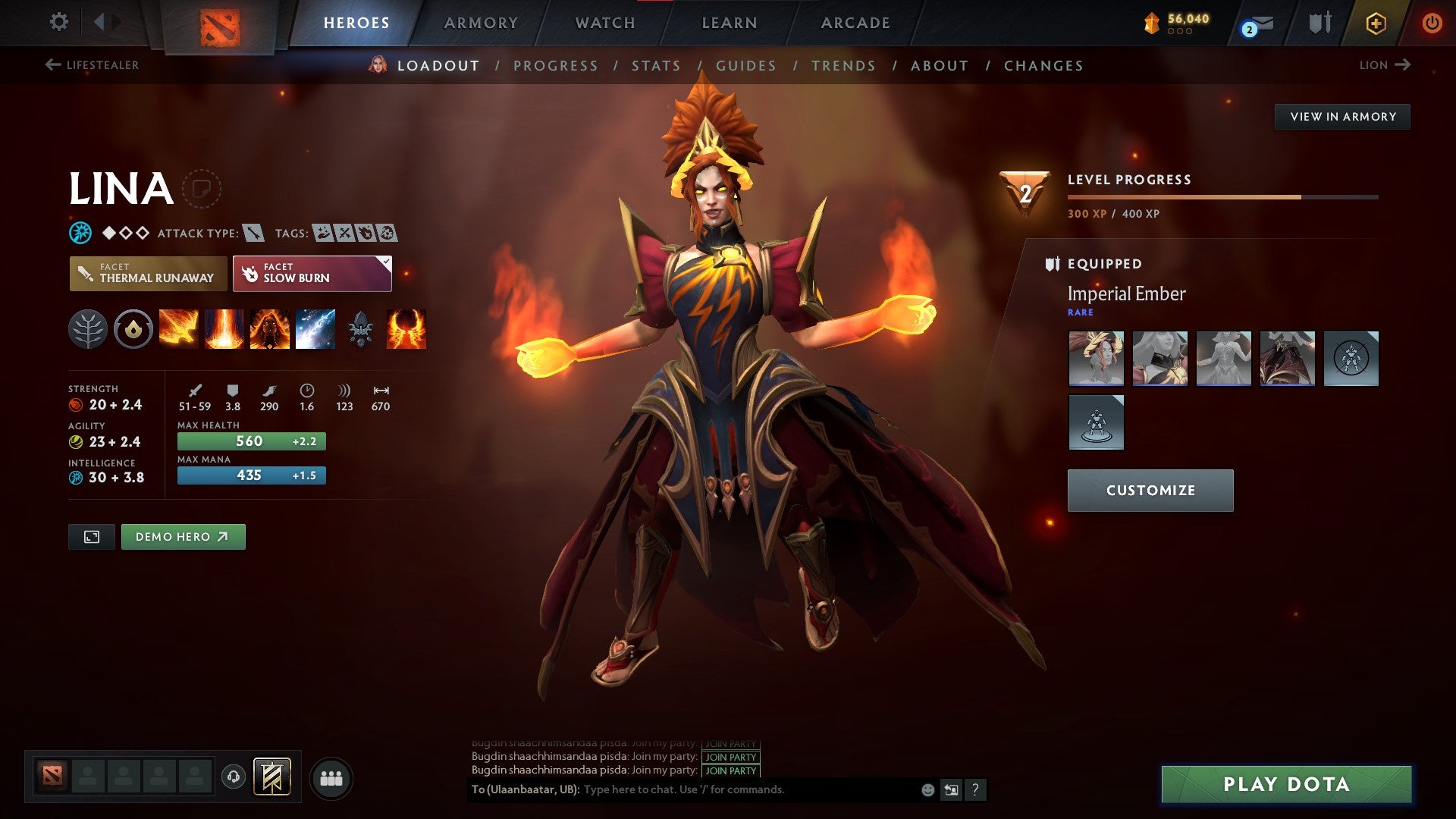
Task: Select the Dragon Slave ability icon
Action: click(178, 329)
